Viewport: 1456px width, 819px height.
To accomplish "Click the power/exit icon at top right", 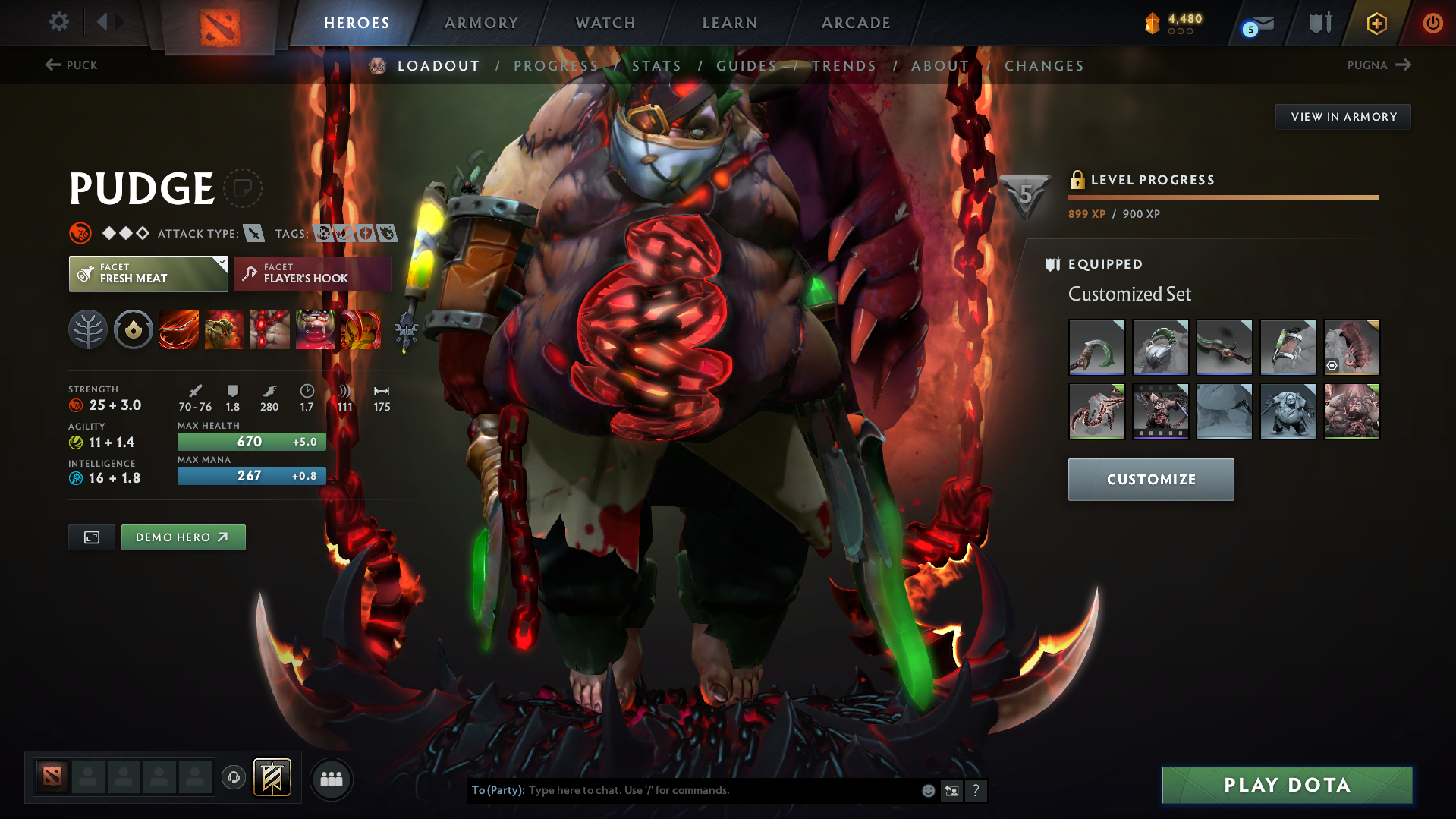I will 1432,23.
